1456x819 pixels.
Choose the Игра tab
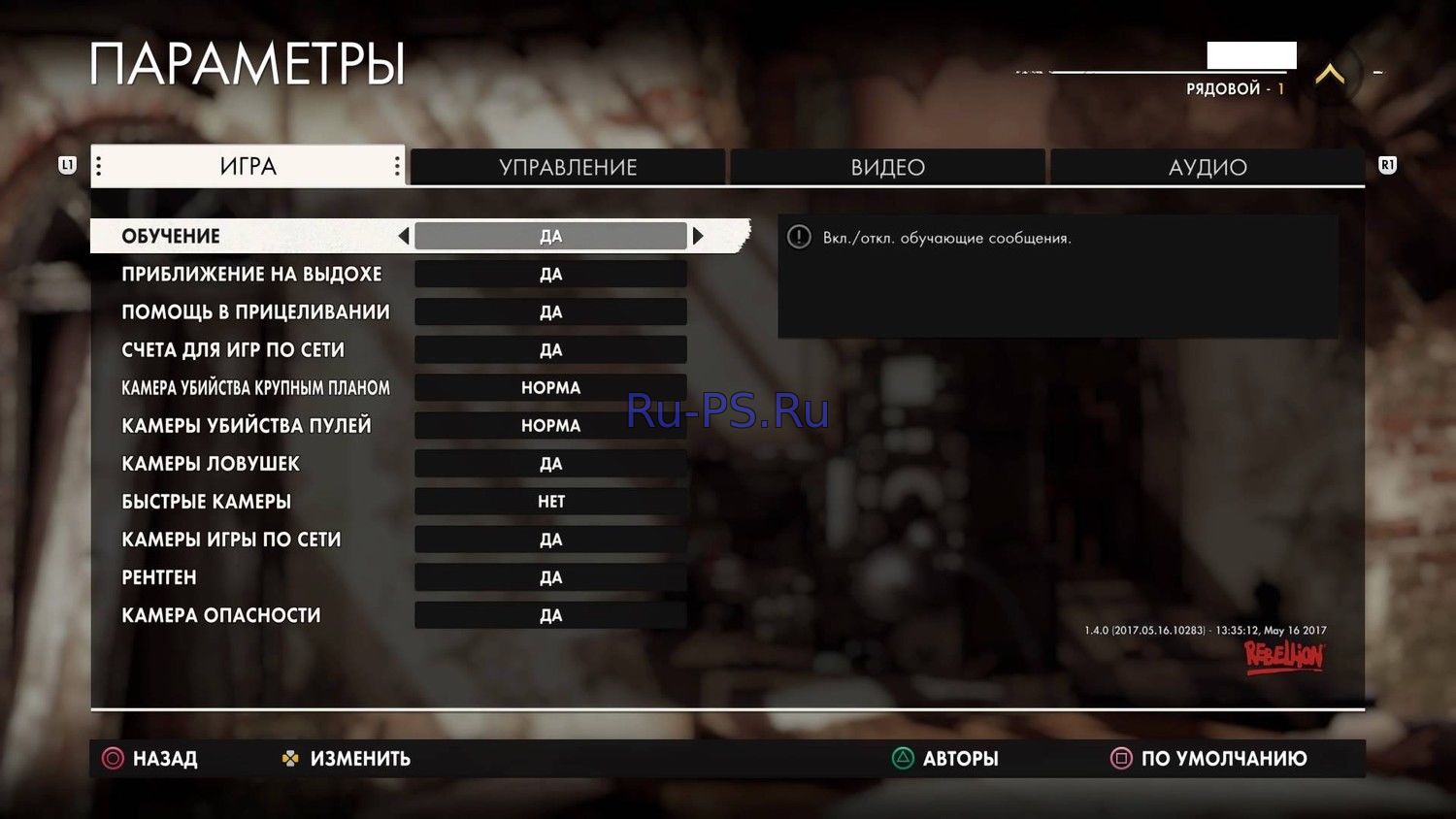248,167
